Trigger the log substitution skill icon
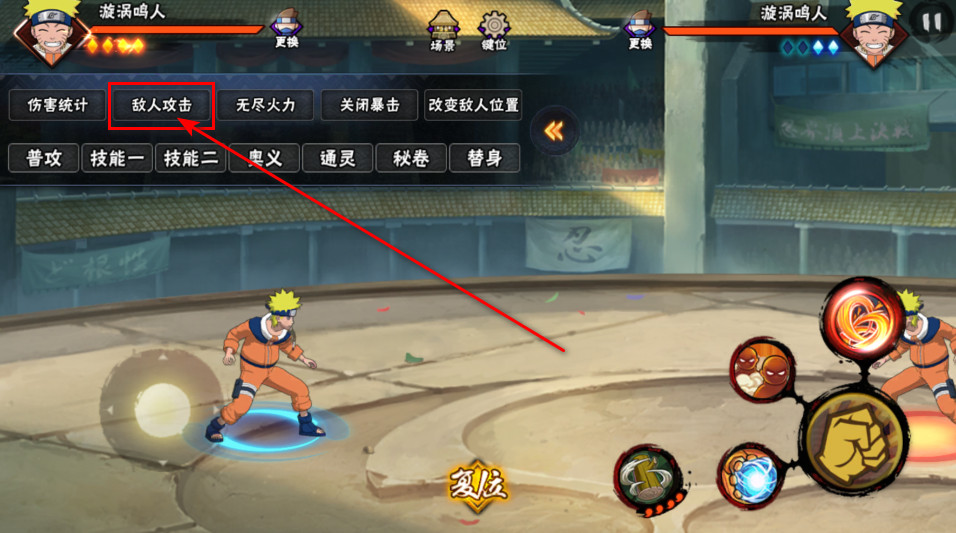Image resolution: width=956 pixels, height=533 pixels. click(647, 480)
